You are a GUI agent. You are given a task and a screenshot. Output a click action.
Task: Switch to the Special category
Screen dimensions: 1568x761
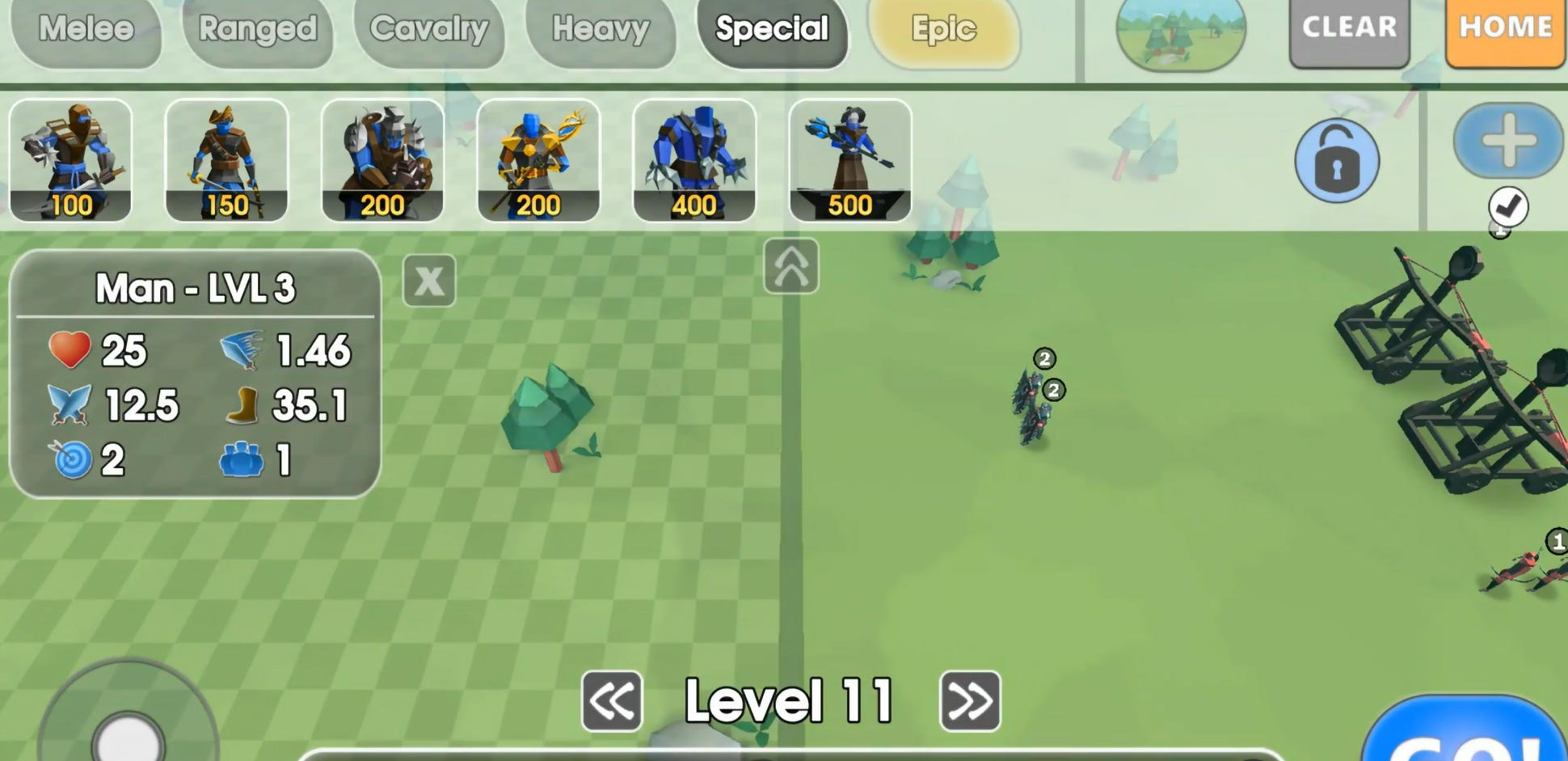(x=772, y=30)
